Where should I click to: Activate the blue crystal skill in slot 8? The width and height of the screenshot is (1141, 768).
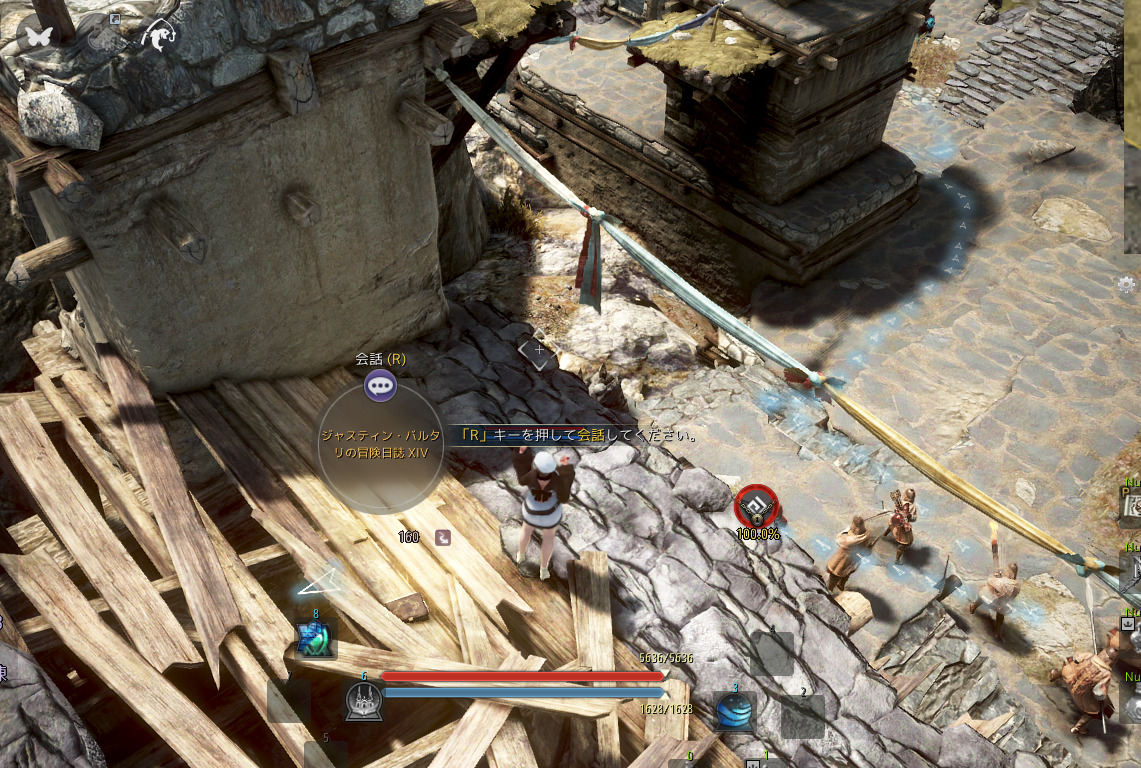314,639
